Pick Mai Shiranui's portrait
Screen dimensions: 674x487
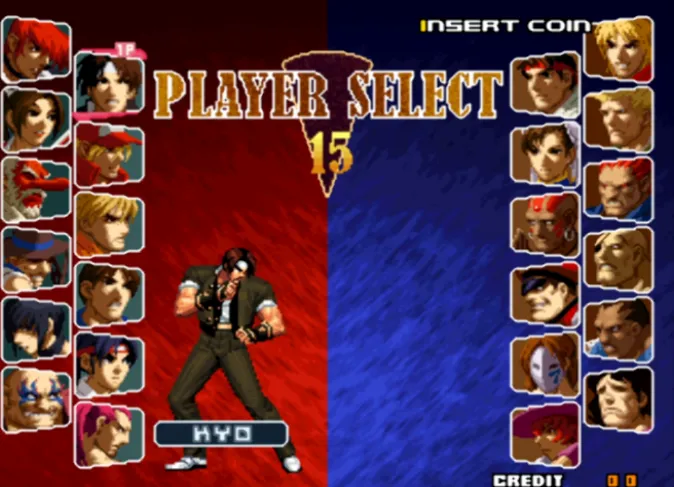[x=35, y=120]
